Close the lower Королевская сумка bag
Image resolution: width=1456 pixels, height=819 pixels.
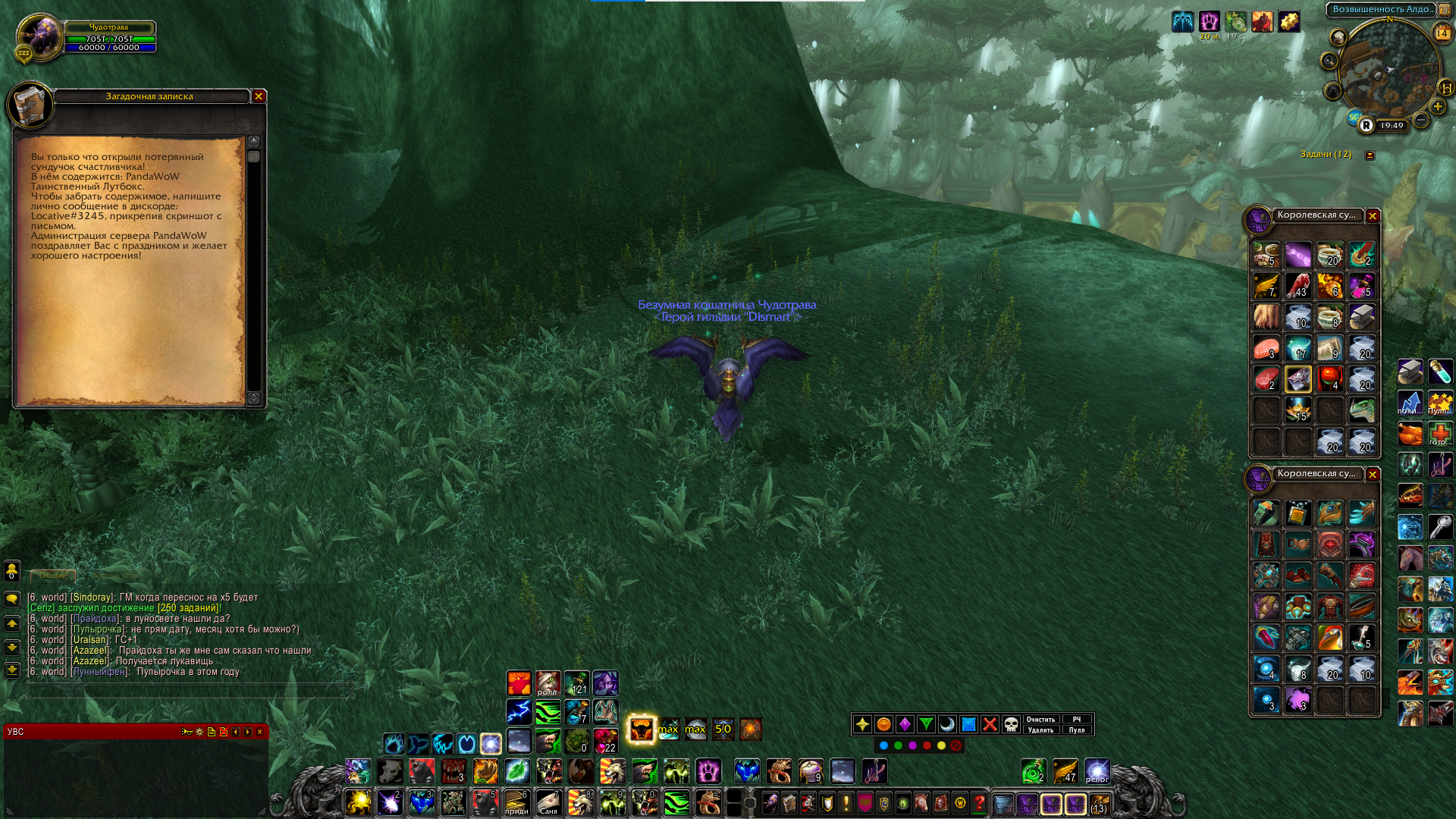click(x=1373, y=475)
